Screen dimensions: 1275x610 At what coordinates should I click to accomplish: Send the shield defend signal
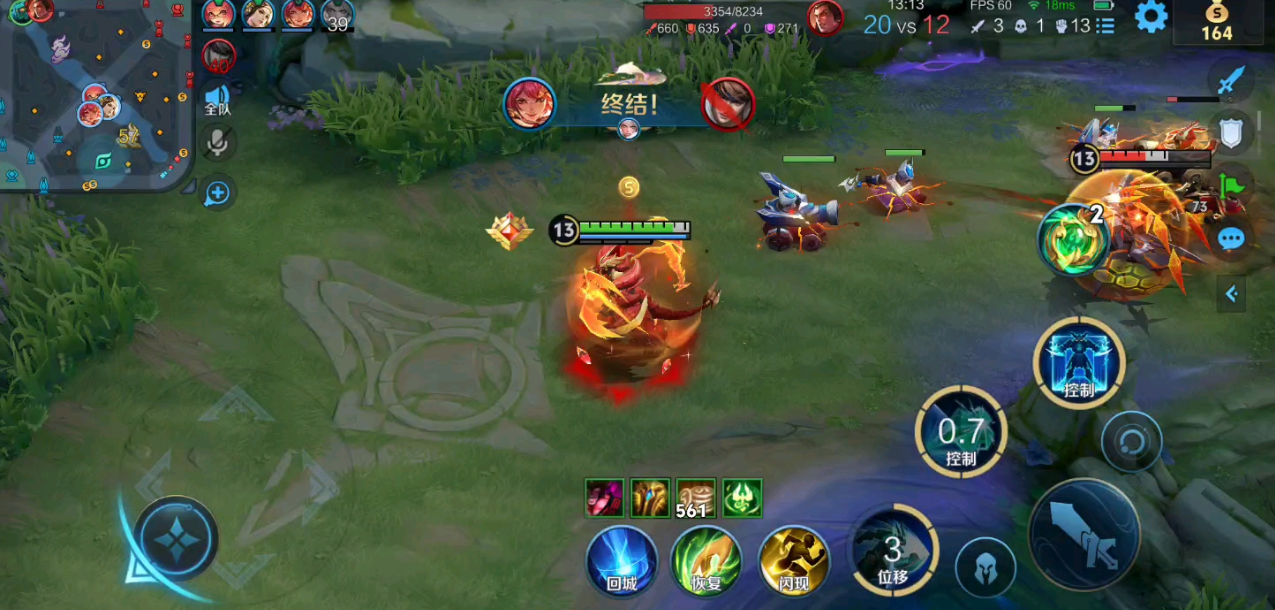[x=1232, y=131]
